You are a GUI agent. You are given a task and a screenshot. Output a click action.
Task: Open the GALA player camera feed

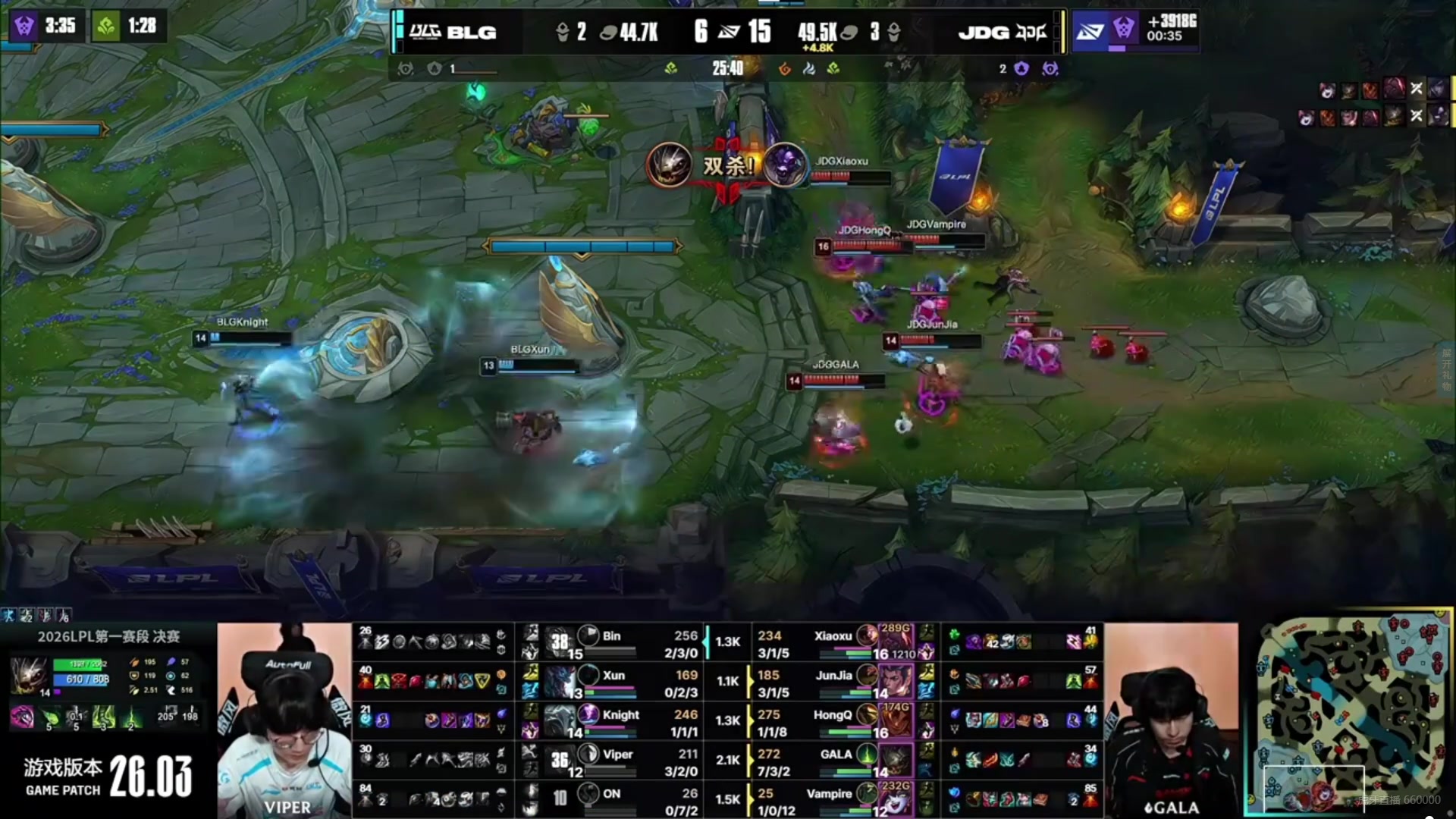click(x=1171, y=720)
